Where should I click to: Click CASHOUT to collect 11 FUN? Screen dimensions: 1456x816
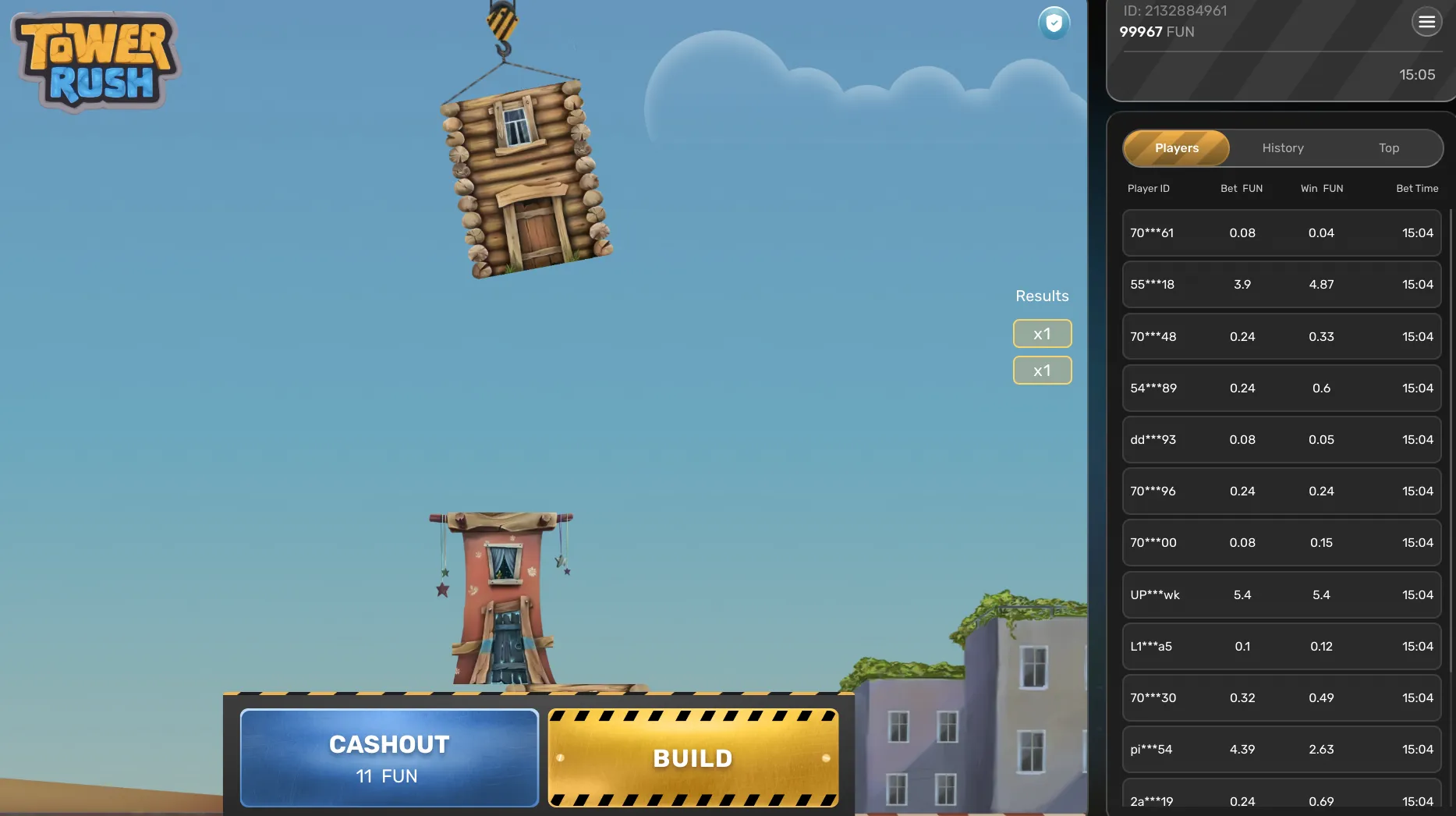pos(389,757)
